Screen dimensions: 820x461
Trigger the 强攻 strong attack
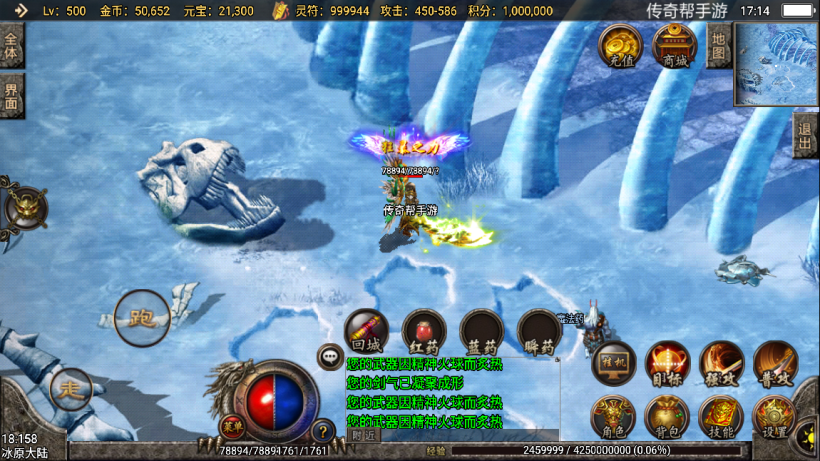click(x=721, y=365)
